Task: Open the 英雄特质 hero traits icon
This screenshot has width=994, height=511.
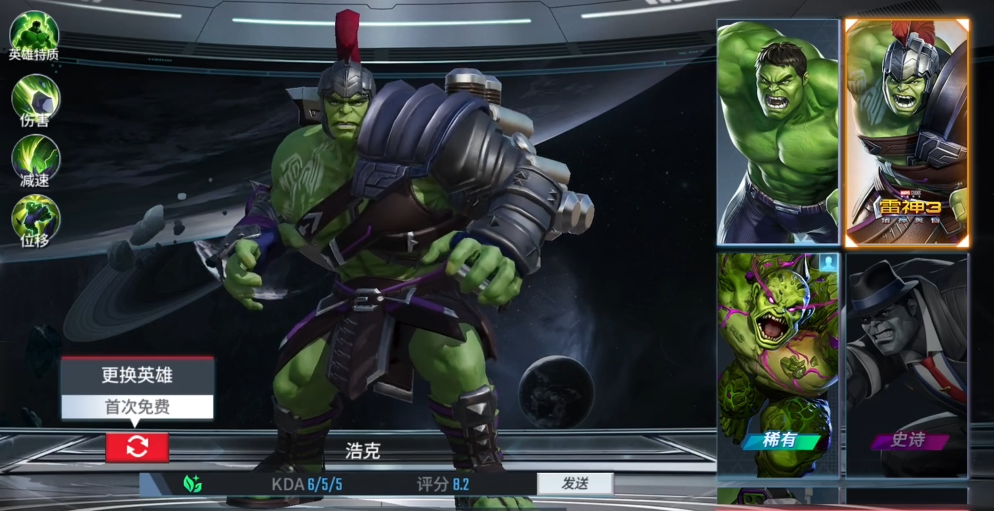Action: (34, 33)
